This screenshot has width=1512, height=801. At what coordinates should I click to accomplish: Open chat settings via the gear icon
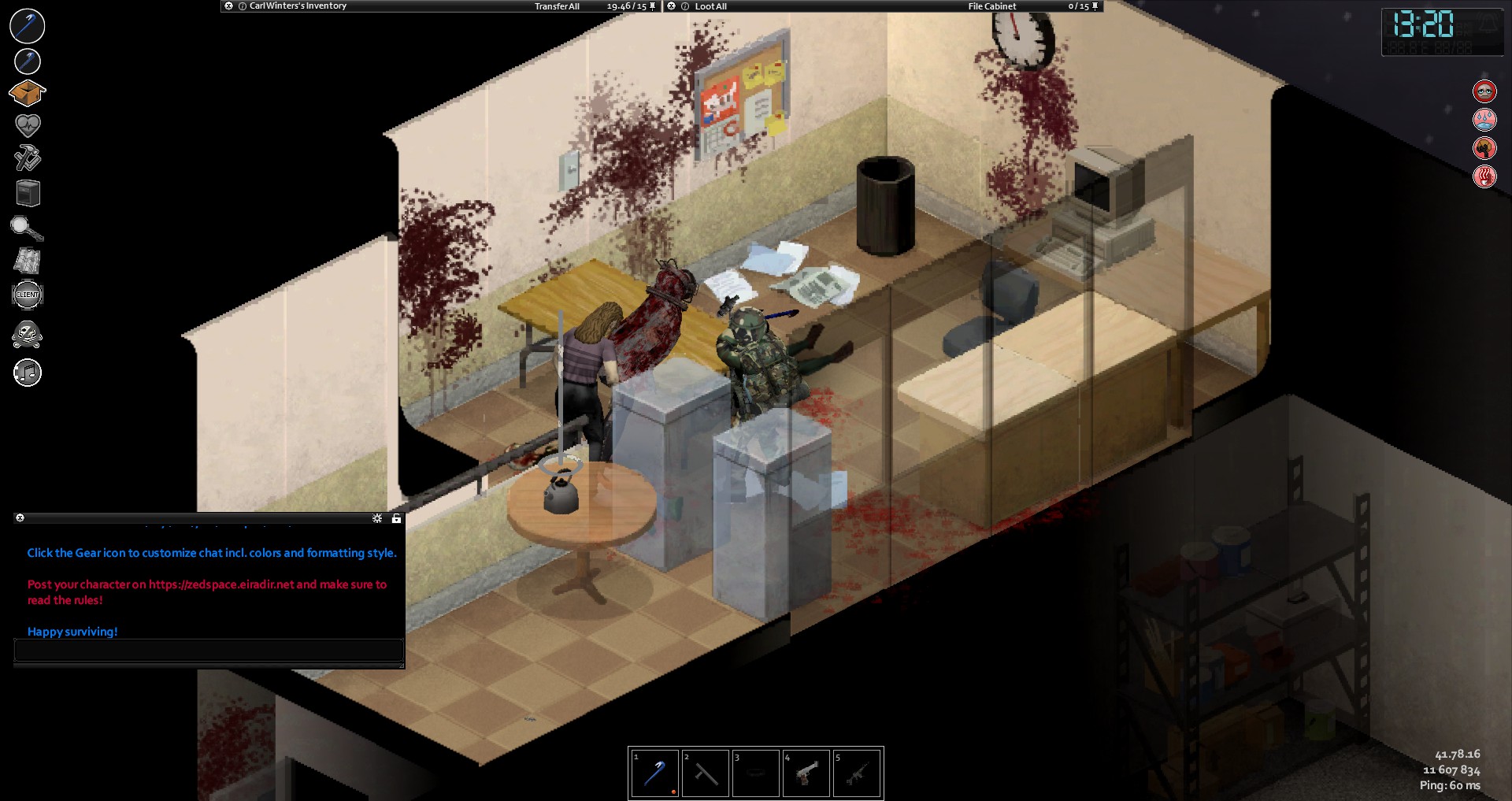377,518
